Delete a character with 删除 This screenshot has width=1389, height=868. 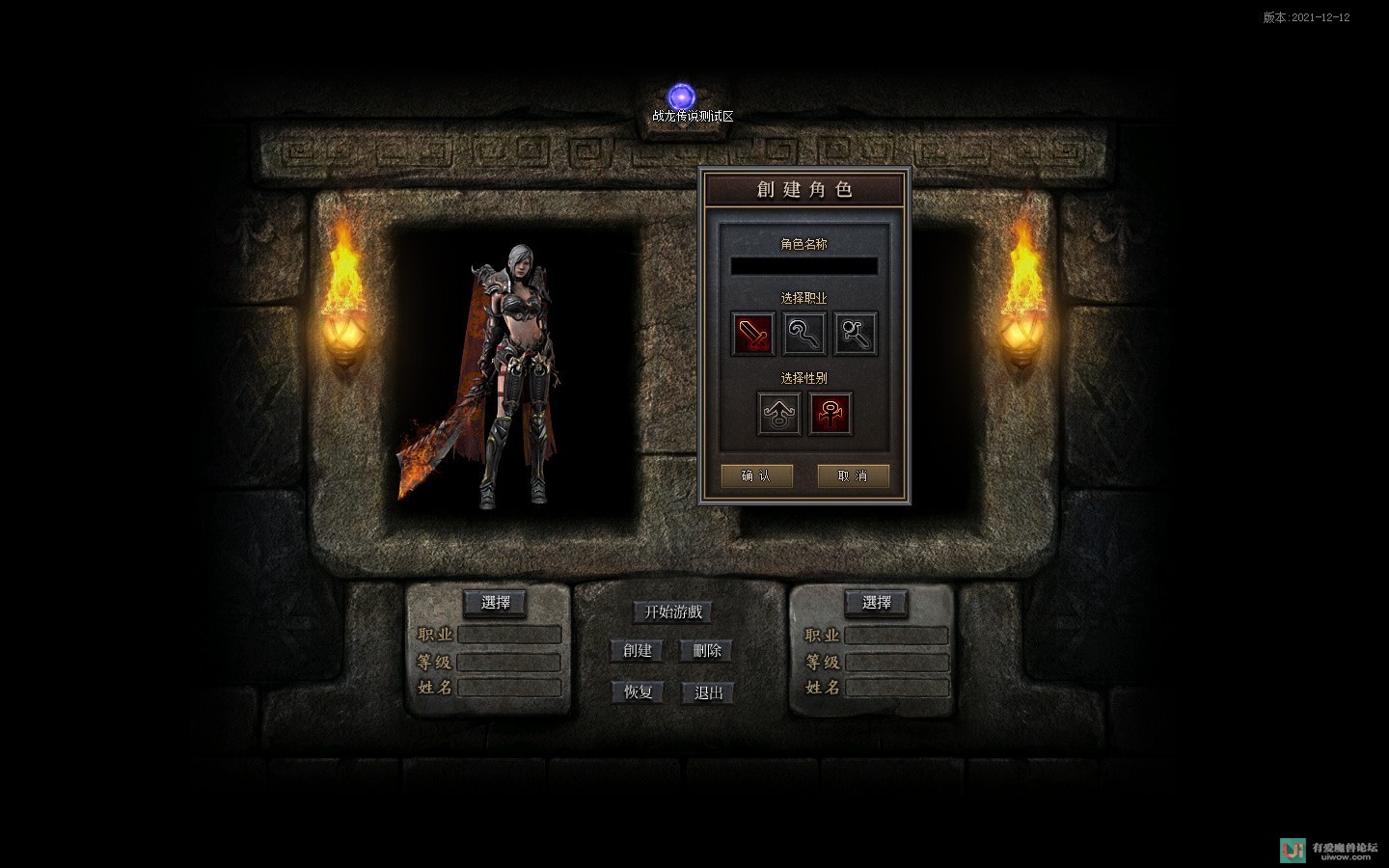click(x=707, y=651)
